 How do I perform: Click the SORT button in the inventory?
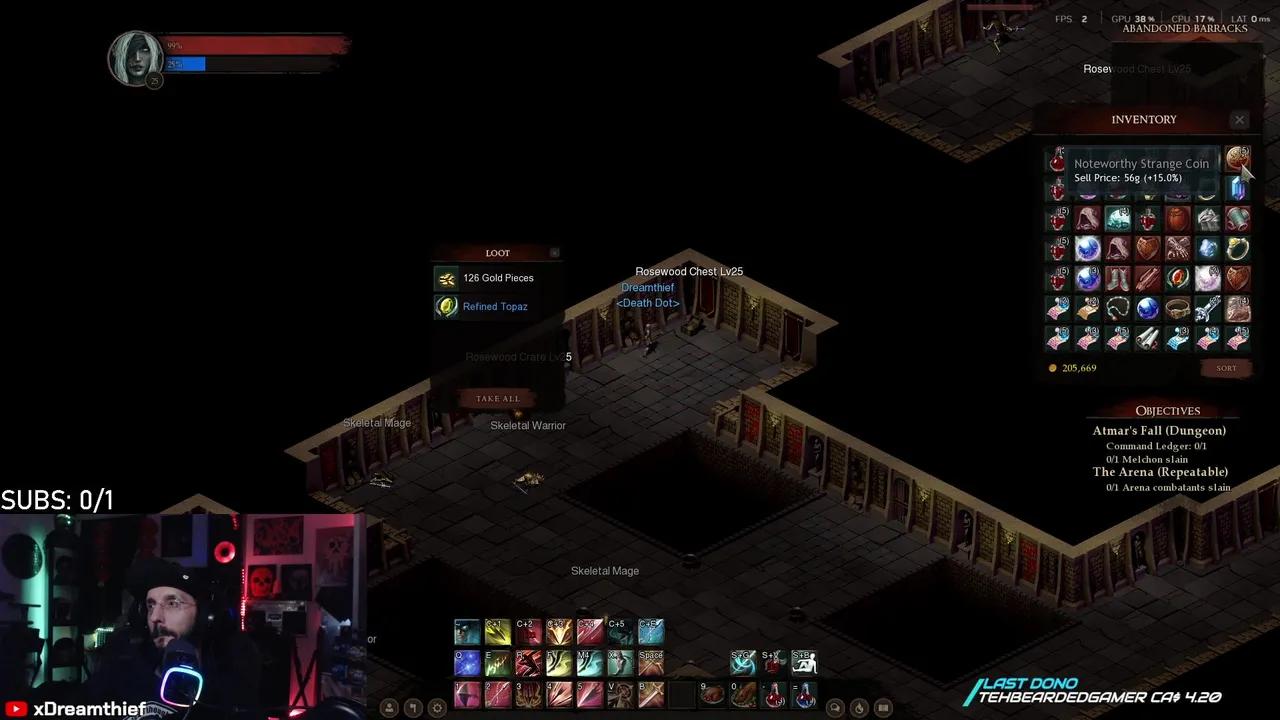1225,368
